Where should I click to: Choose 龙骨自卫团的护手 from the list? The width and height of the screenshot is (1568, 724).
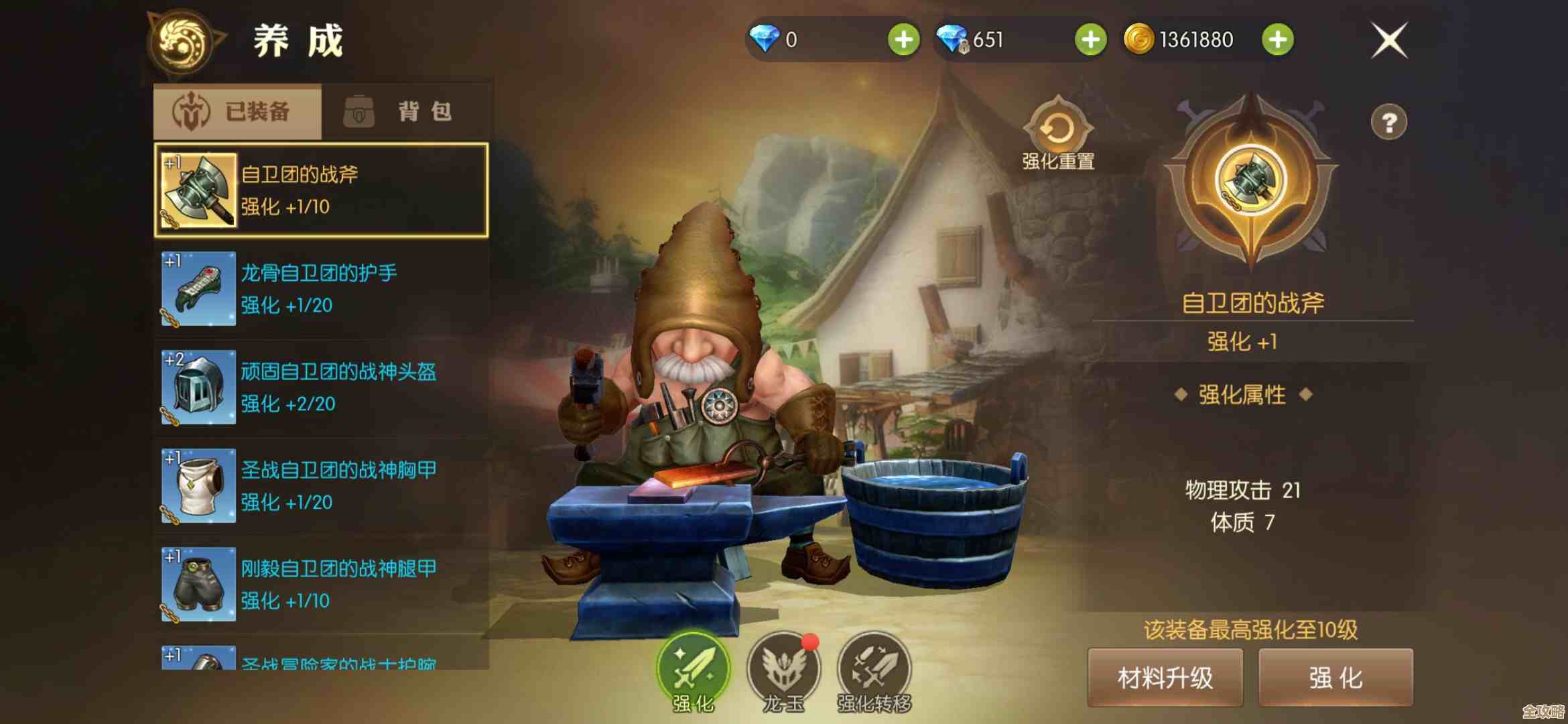(321, 288)
